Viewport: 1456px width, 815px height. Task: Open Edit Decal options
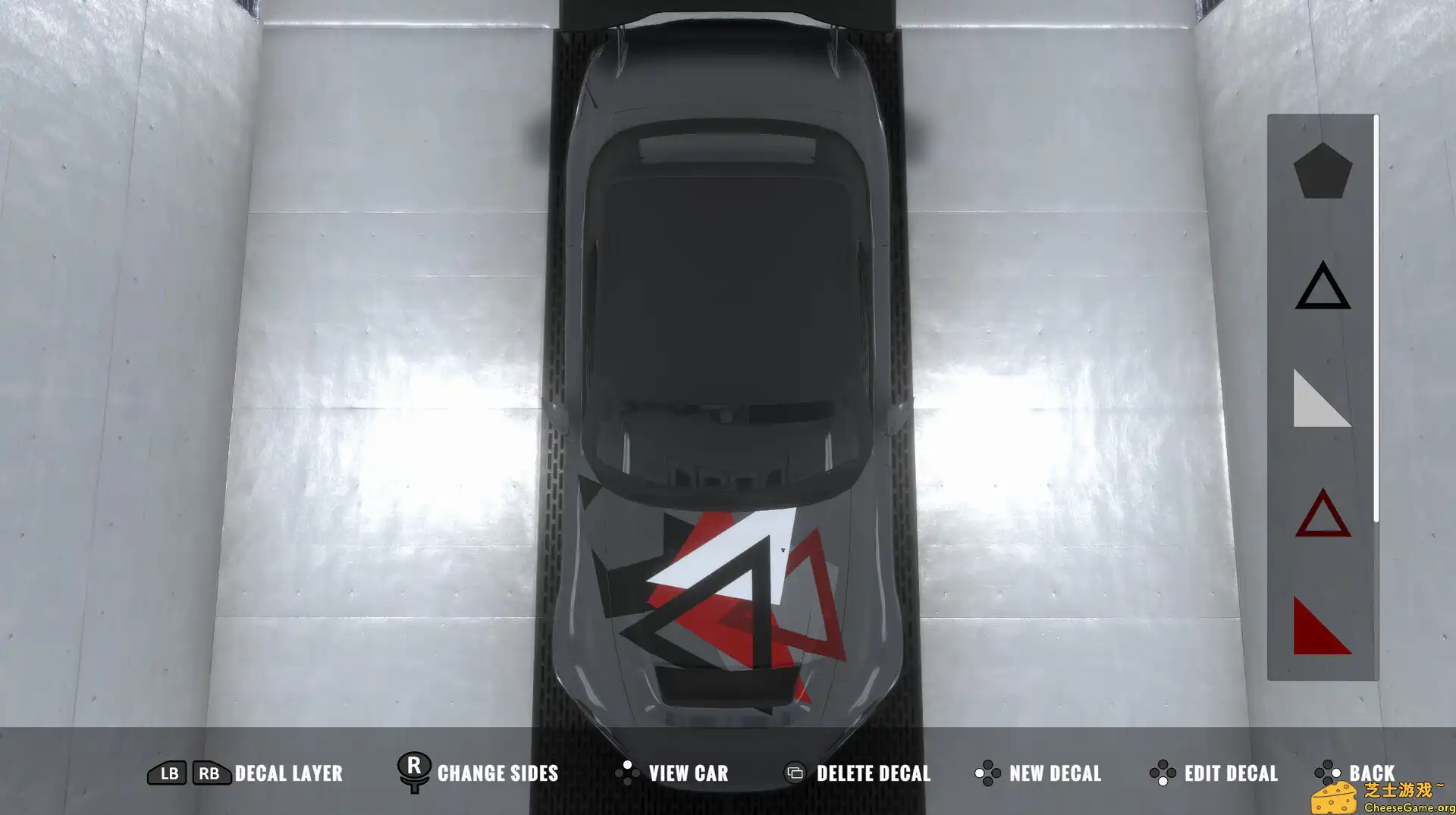tap(1232, 773)
